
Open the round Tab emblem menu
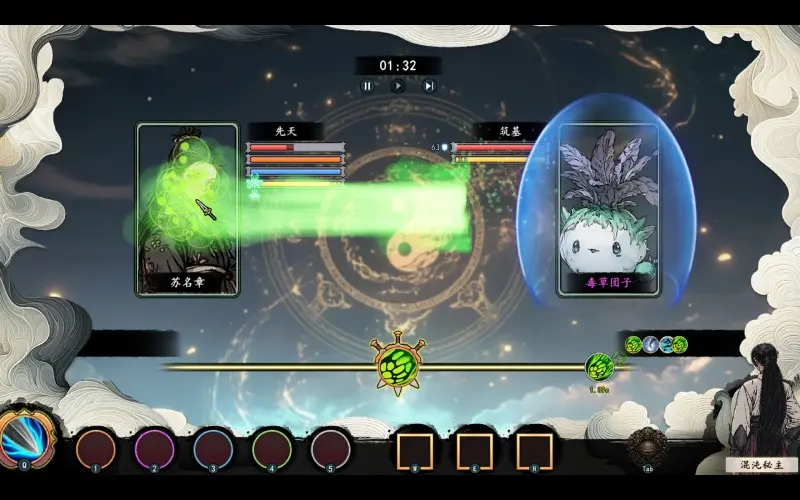click(x=646, y=446)
